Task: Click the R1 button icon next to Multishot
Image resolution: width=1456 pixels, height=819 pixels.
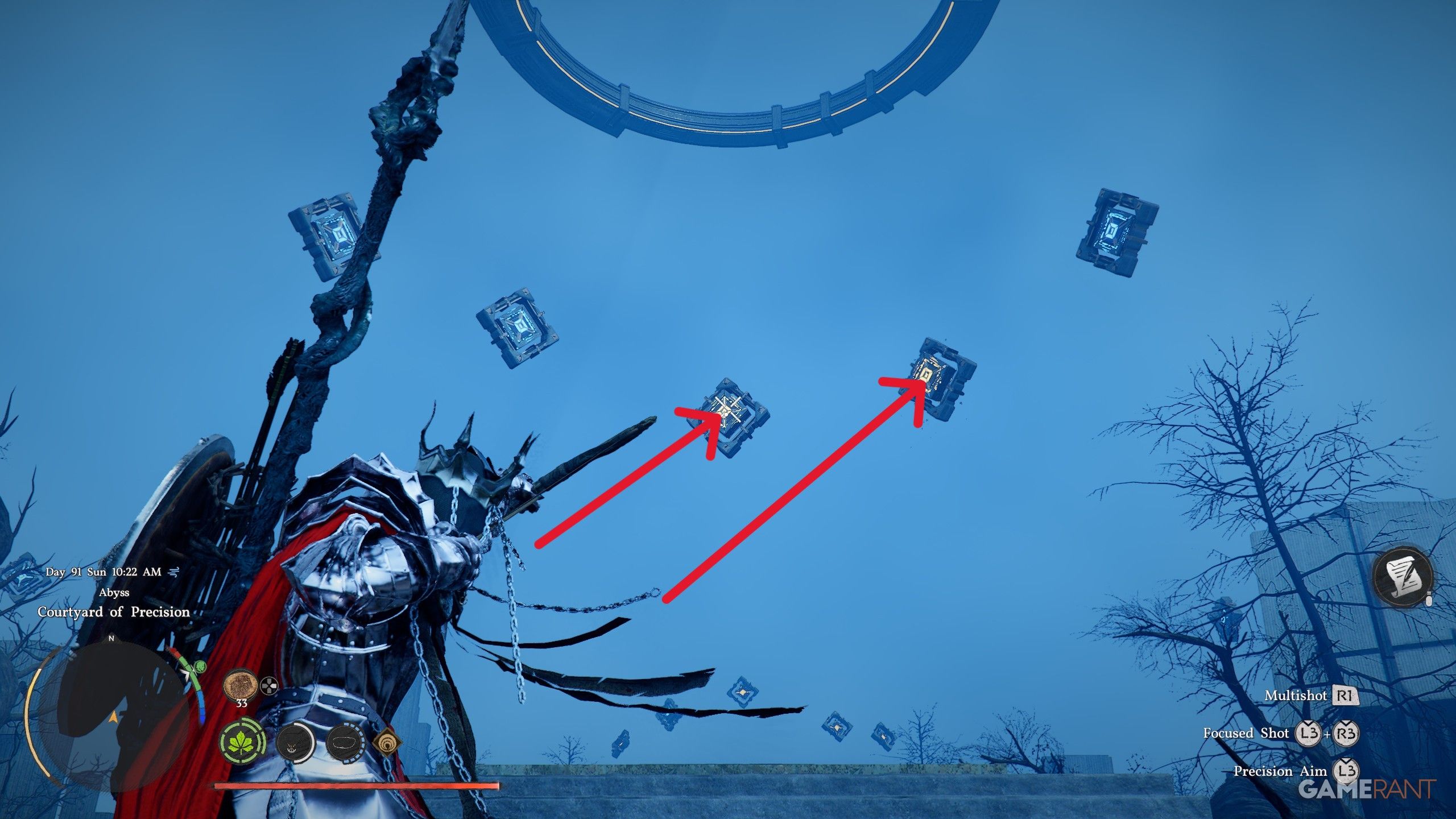Action: 1346,696
